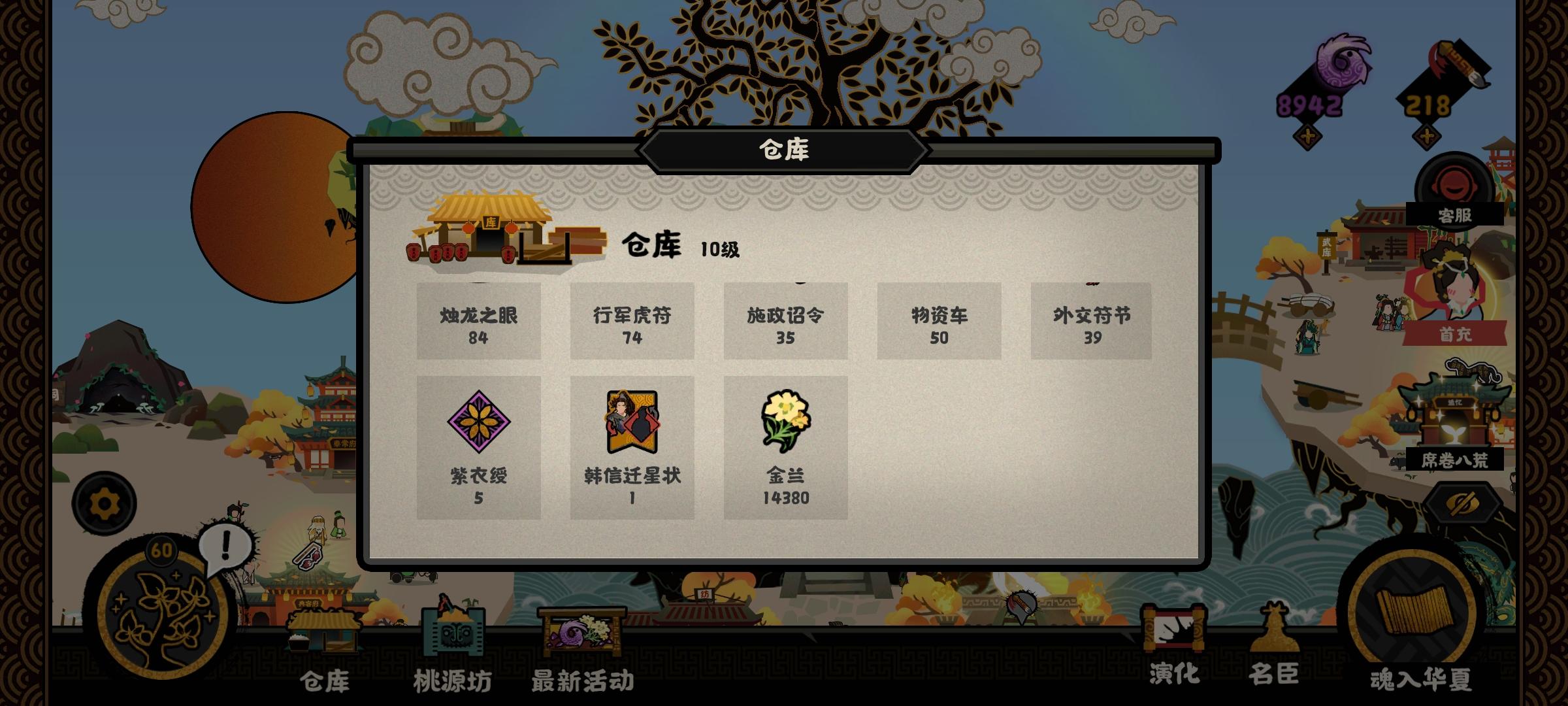The image size is (1568, 706).
Task: Click the 物资车 item slot
Action: 940,322
